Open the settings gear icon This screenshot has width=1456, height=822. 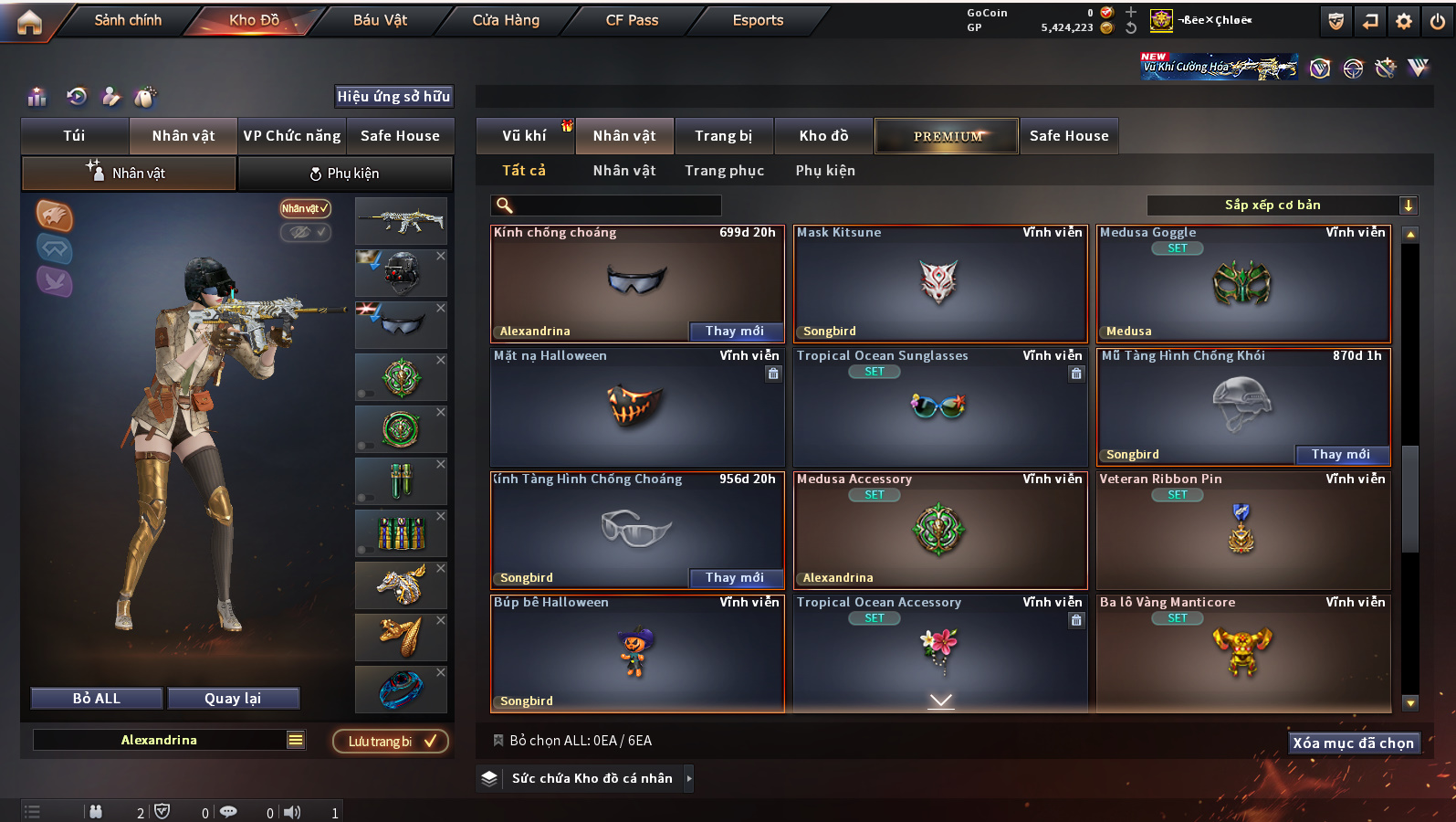pos(1404,21)
